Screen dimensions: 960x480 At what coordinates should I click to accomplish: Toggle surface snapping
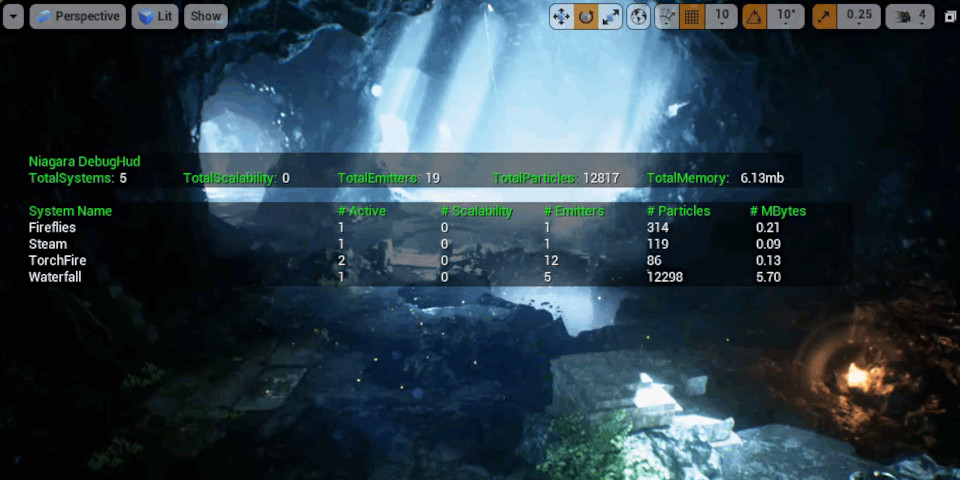click(667, 16)
